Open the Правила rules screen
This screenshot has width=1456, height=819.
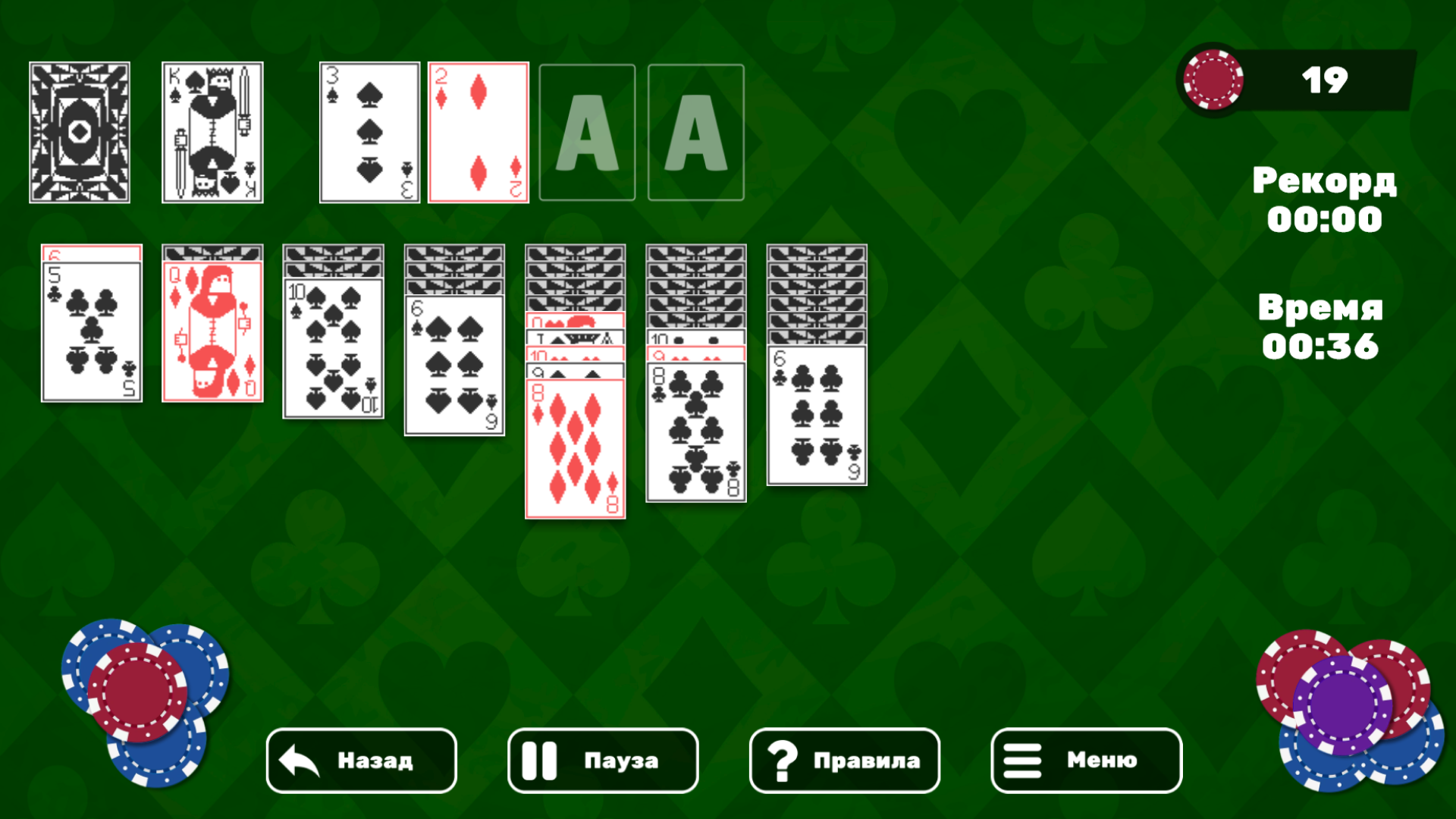[844, 761]
